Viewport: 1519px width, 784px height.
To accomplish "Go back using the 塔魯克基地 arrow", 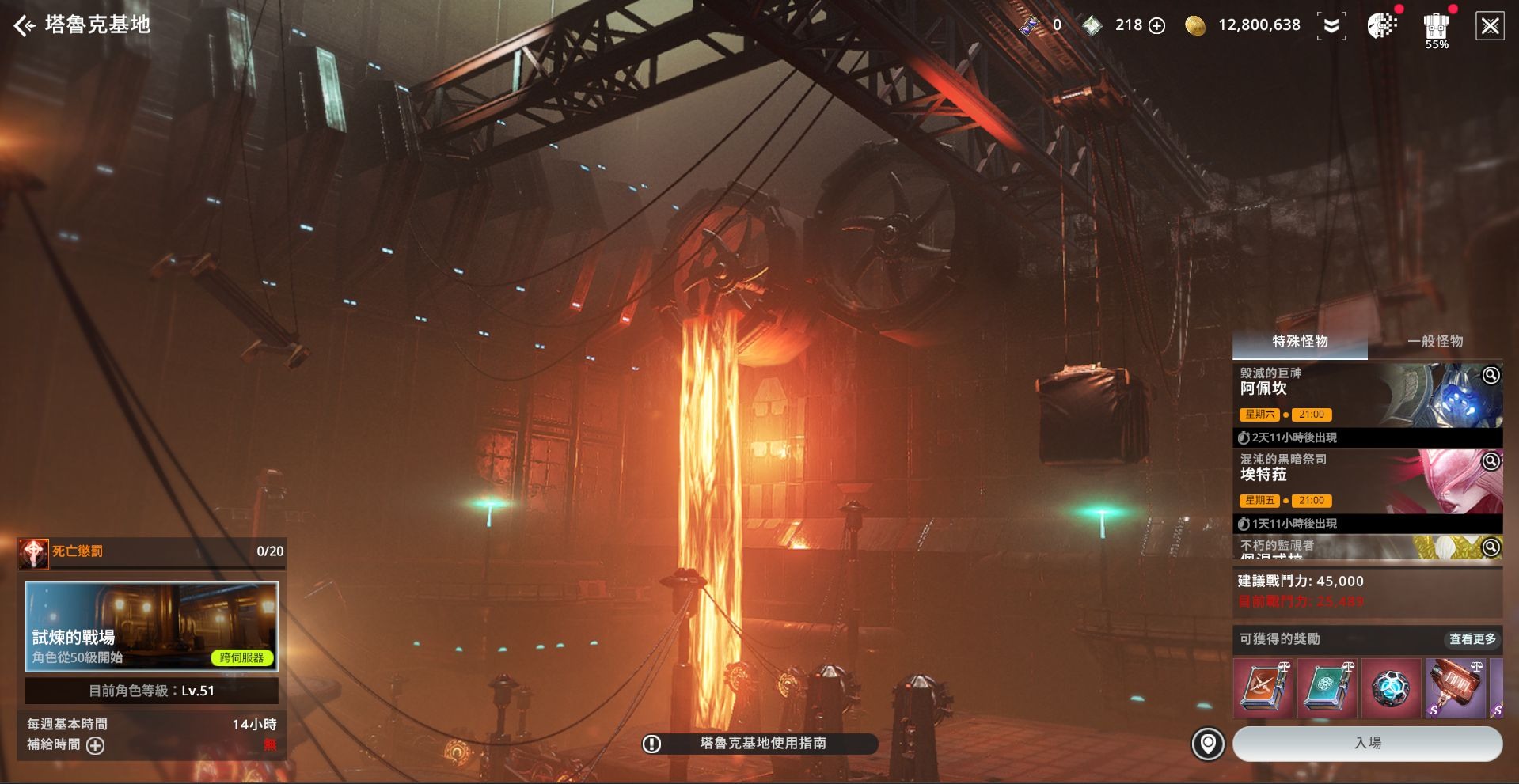I will click(x=25, y=26).
